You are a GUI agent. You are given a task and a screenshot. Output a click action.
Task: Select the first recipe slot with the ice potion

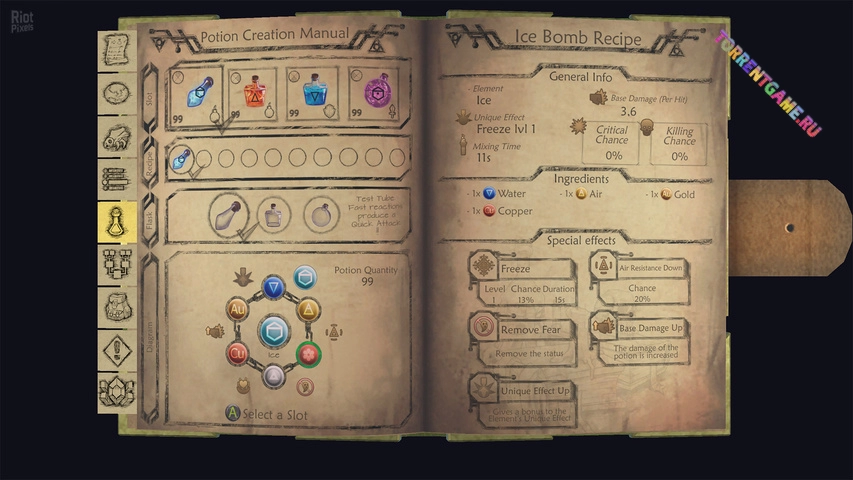(x=181, y=157)
